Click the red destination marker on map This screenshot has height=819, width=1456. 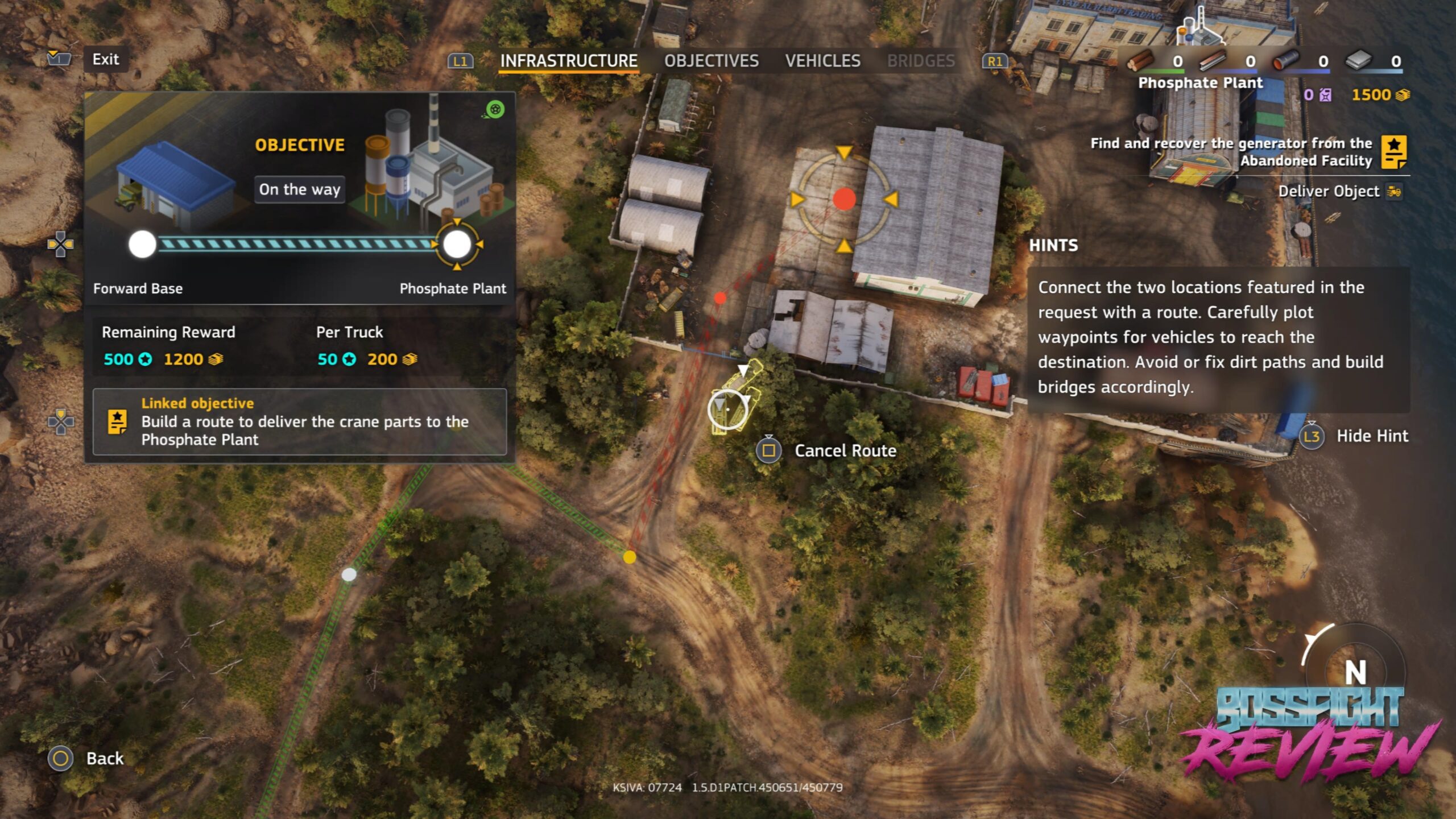pos(844,199)
